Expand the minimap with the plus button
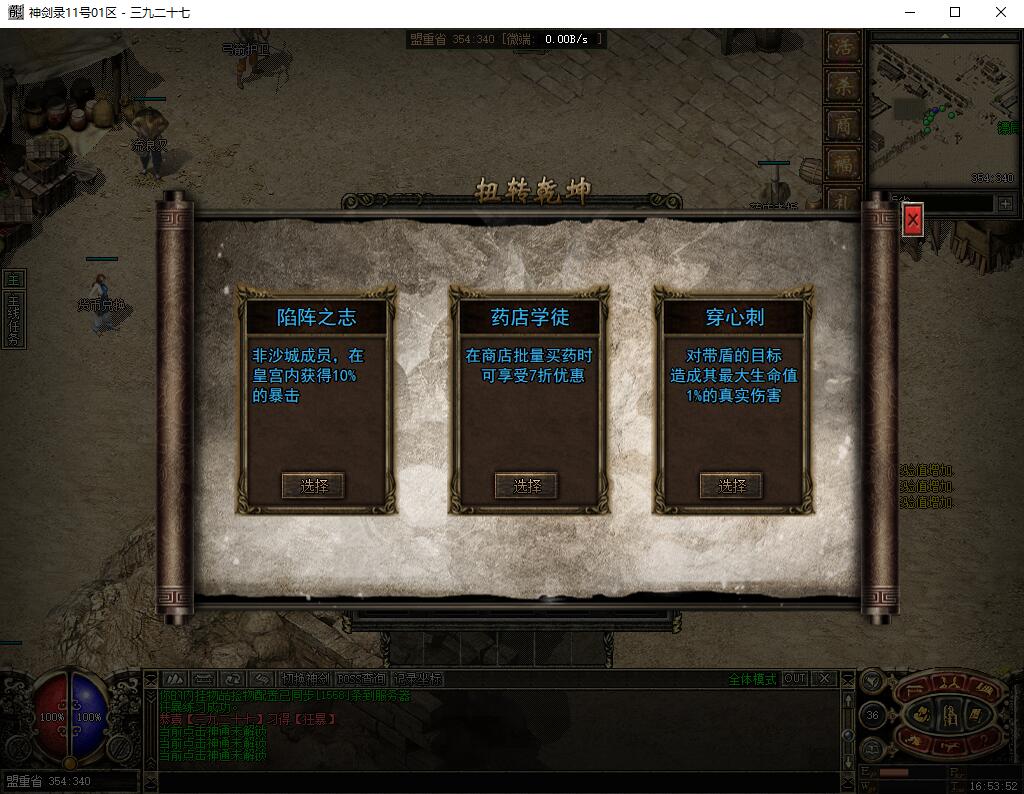The width and height of the screenshot is (1024, 794). (1005, 203)
